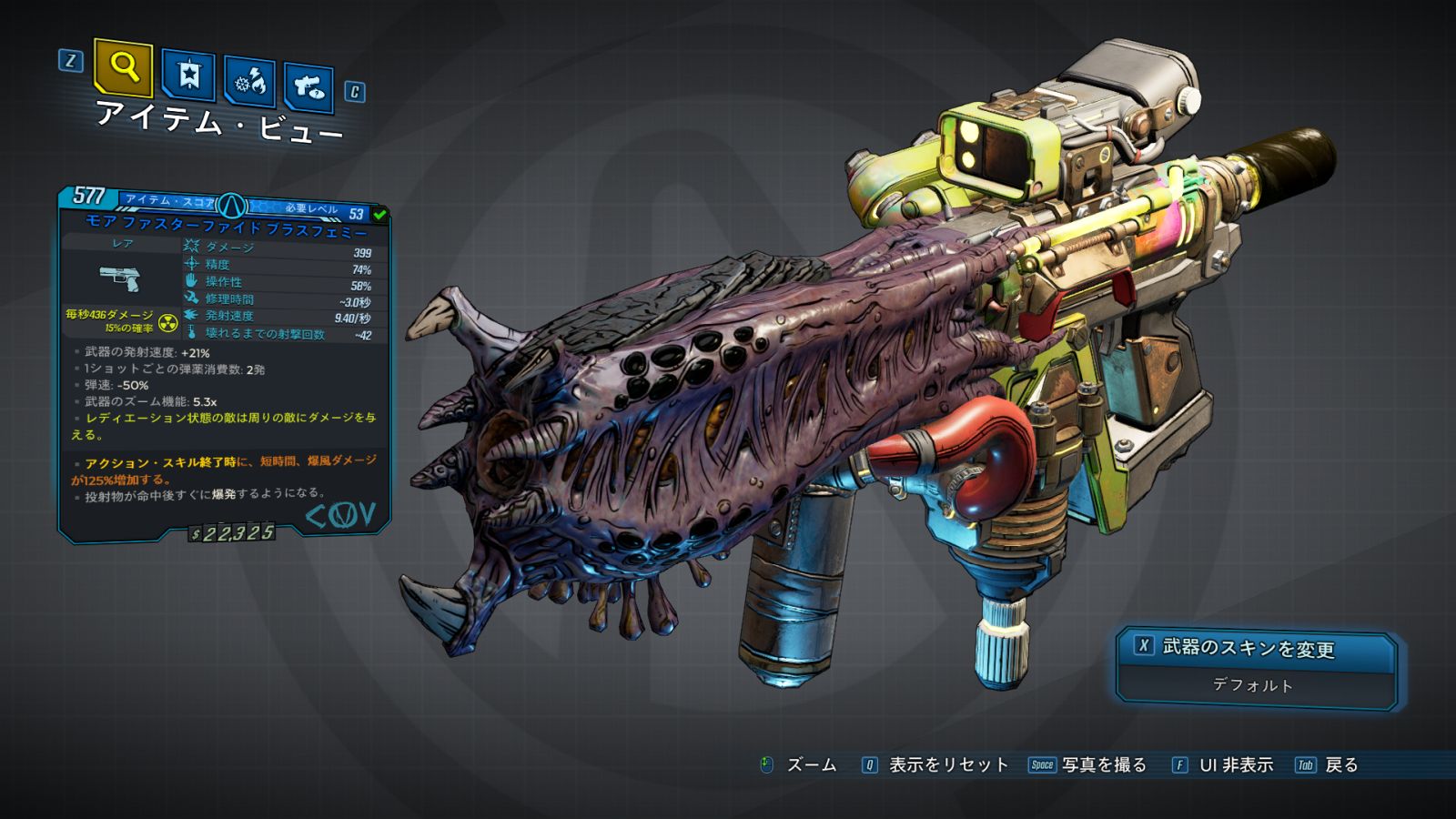1456x819 pixels.
Task: Hide the interface with UI 非表示
Action: [x=1235, y=765]
